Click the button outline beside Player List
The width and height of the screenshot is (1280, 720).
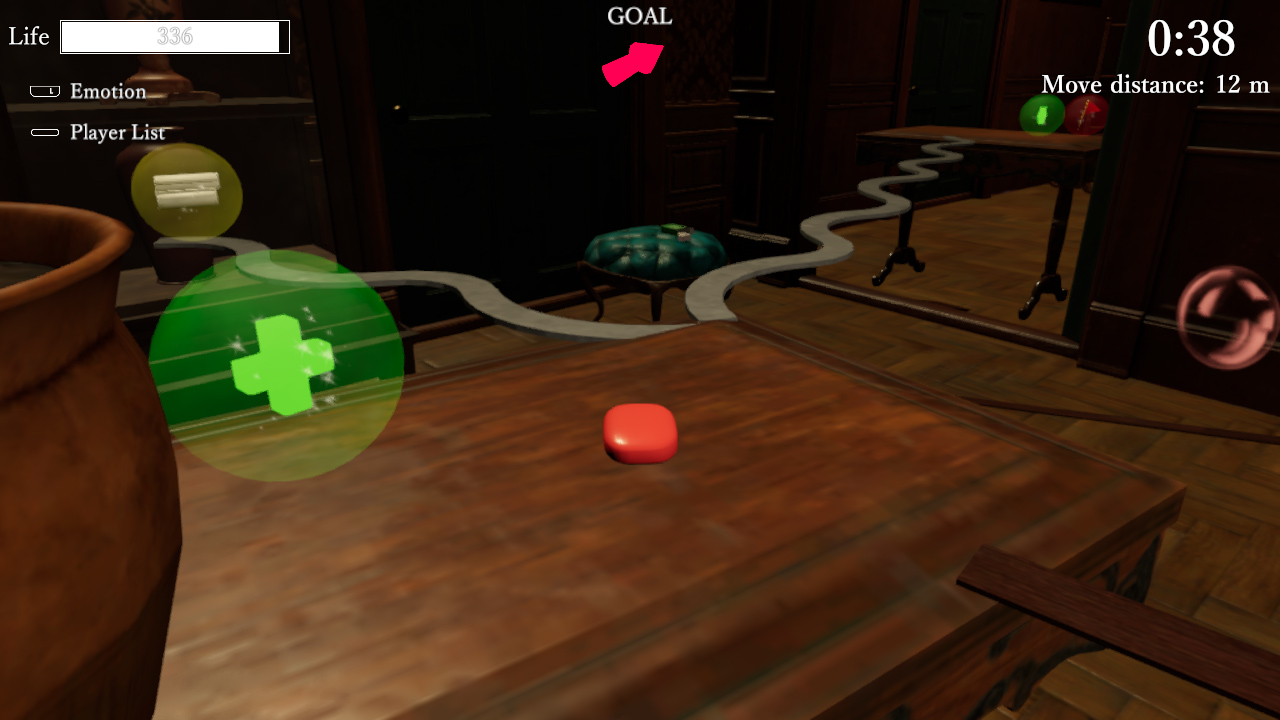pyautogui.click(x=44, y=130)
